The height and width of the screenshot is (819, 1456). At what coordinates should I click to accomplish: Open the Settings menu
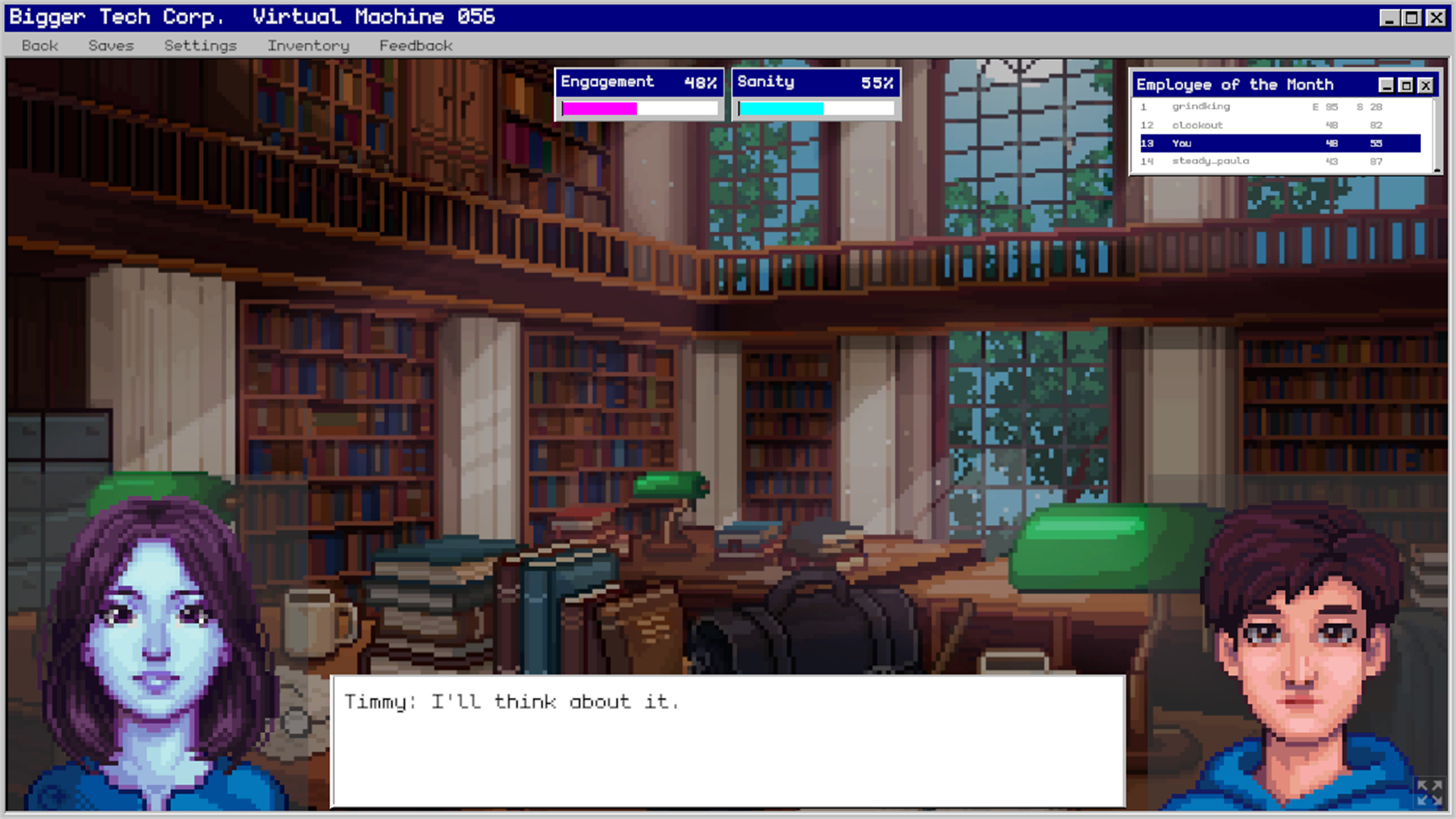point(199,45)
